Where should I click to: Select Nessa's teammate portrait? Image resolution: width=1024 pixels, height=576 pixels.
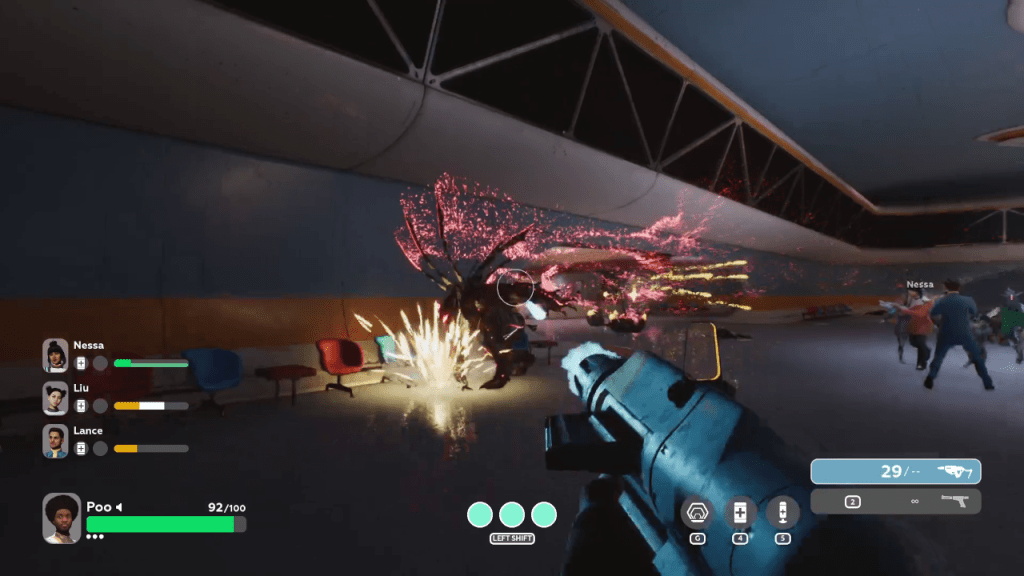click(56, 355)
